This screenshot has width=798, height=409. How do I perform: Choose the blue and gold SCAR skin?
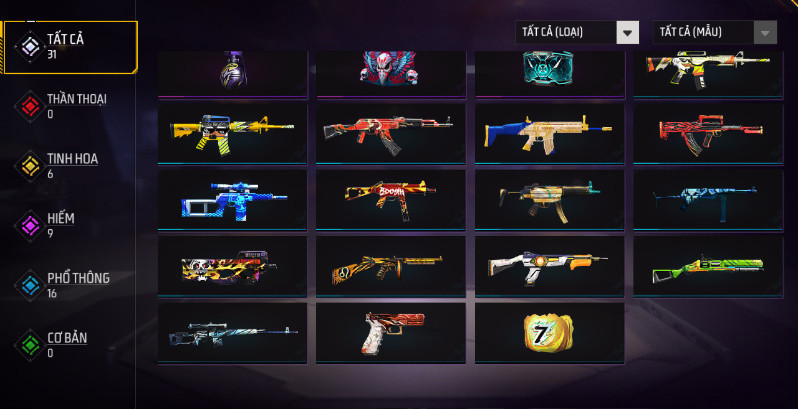click(549, 131)
